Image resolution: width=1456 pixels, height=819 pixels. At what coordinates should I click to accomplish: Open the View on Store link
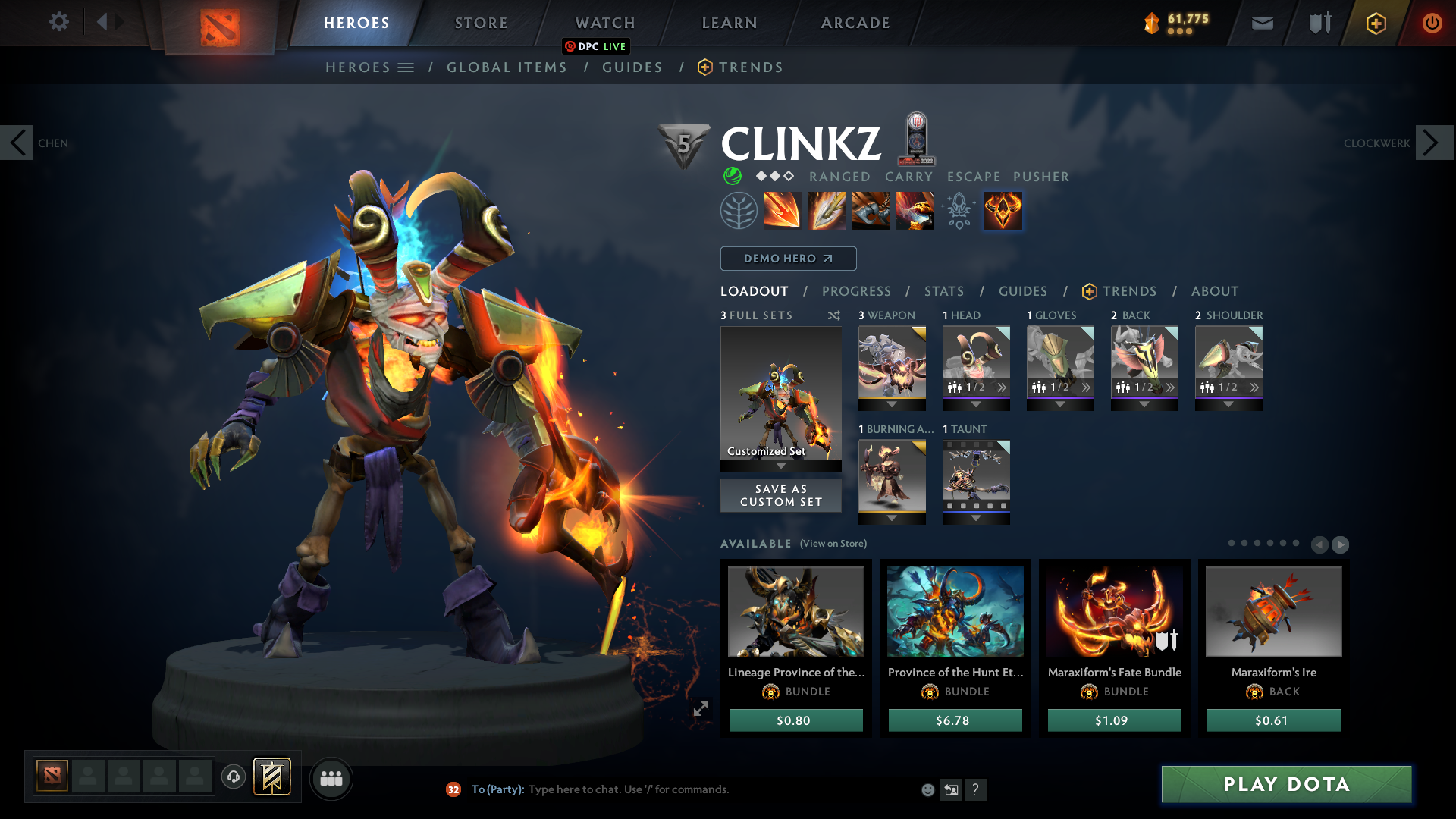[x=832, y=544]
